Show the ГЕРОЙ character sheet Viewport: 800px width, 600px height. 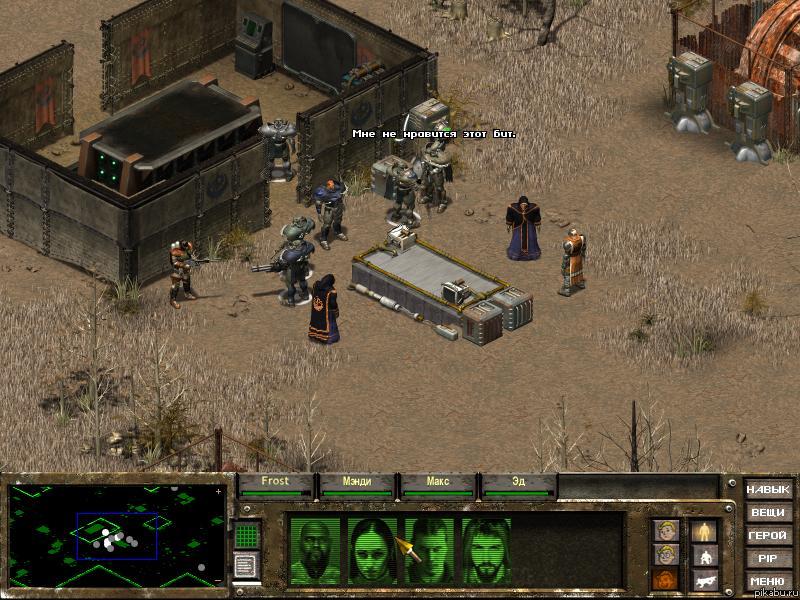767,536
